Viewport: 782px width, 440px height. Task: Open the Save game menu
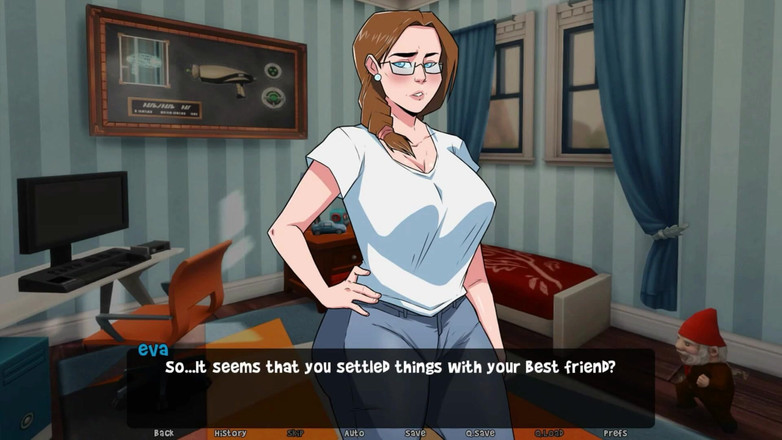click(x=415, y=433)
